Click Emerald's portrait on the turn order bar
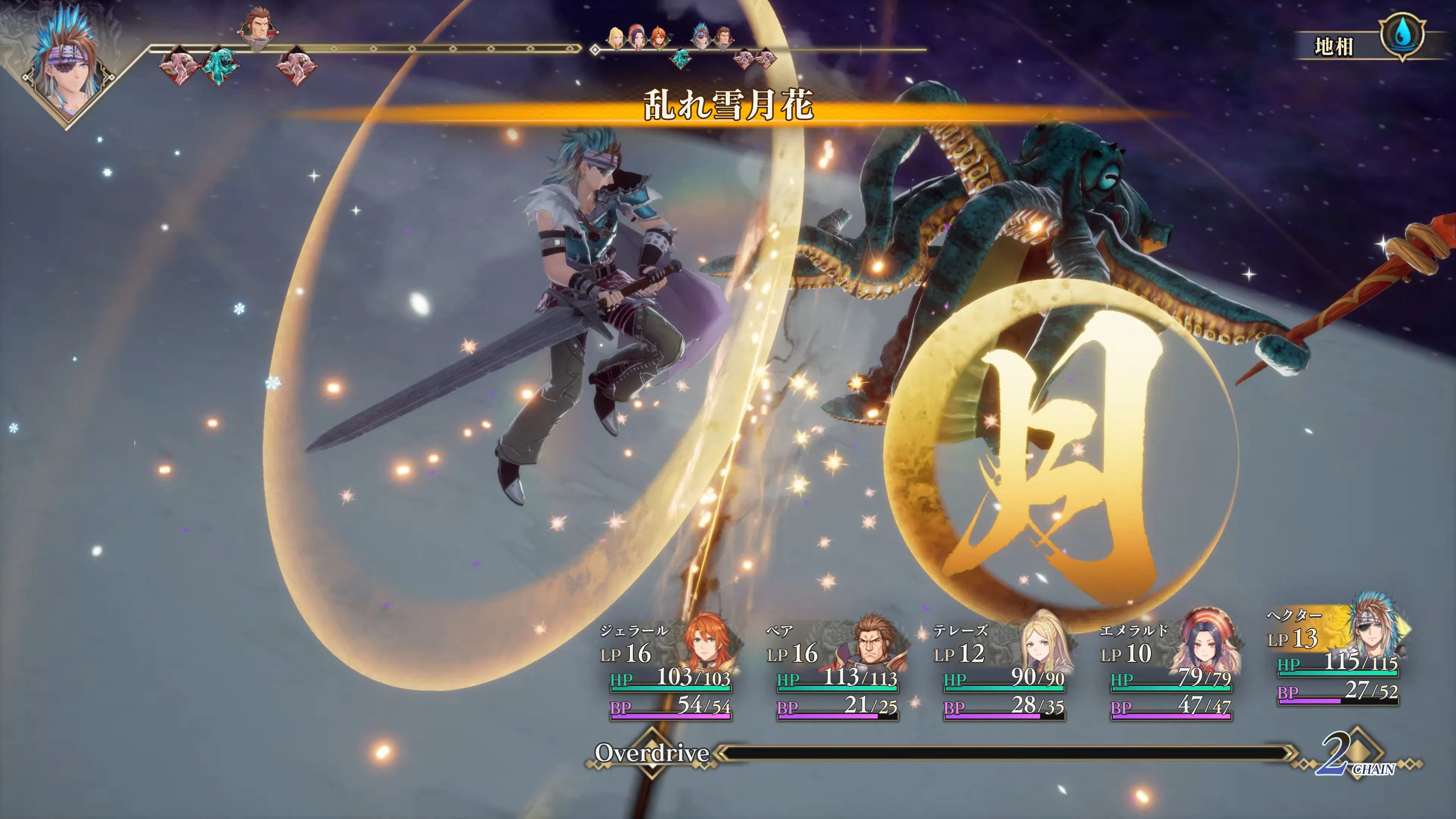 point(637,38)
